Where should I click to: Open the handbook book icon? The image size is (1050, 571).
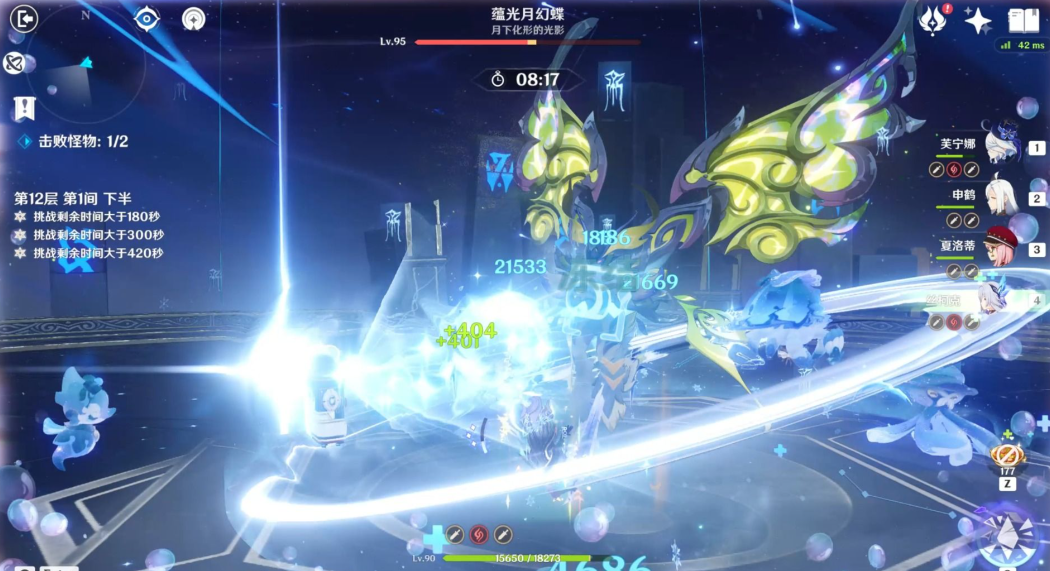pyautogui.click(x=1024, y=20)
